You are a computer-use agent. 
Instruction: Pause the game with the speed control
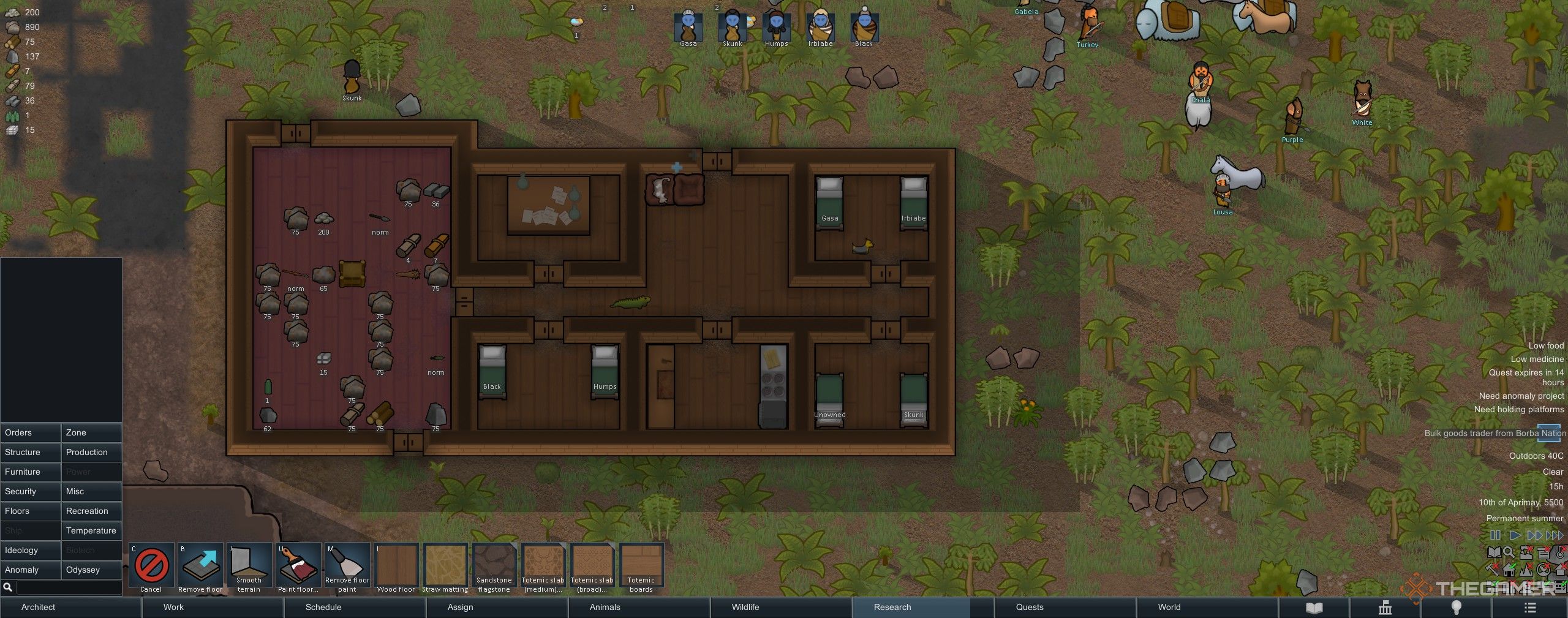click(x=1495, y=535)
